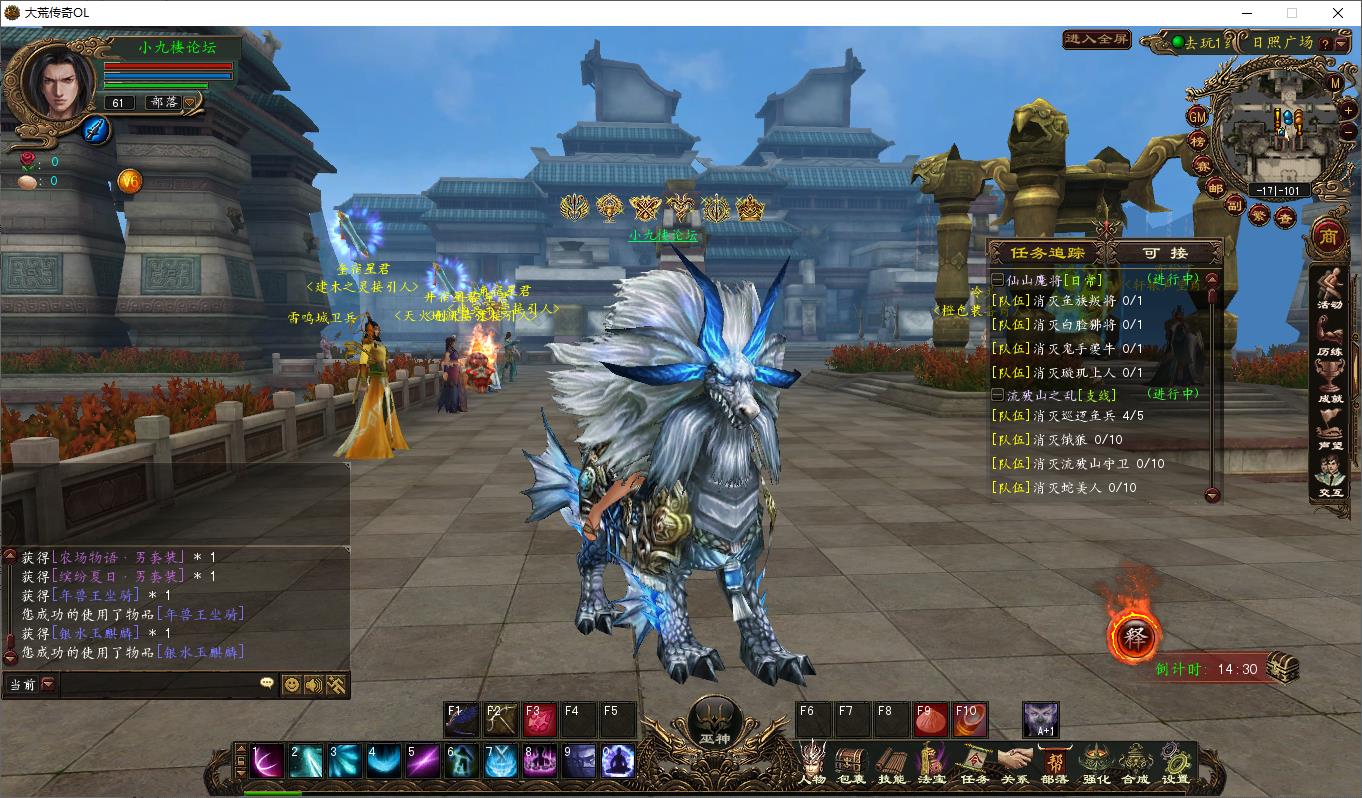Switch to the 可接 available quests tab

1166,253
